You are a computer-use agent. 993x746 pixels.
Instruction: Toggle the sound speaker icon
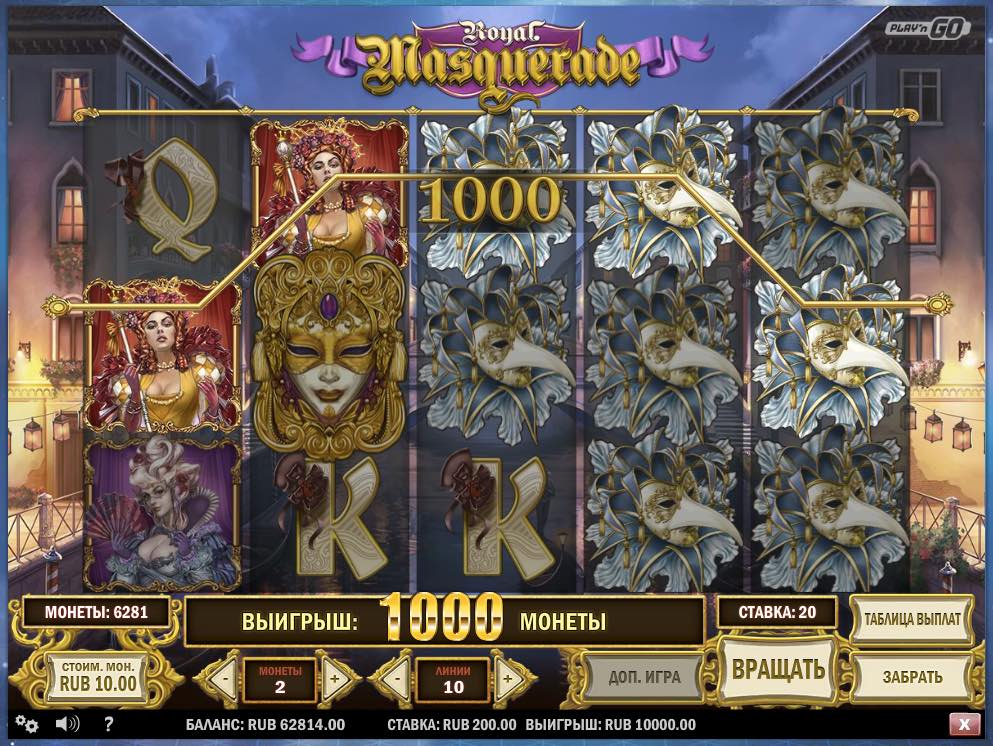pos(68,724)
